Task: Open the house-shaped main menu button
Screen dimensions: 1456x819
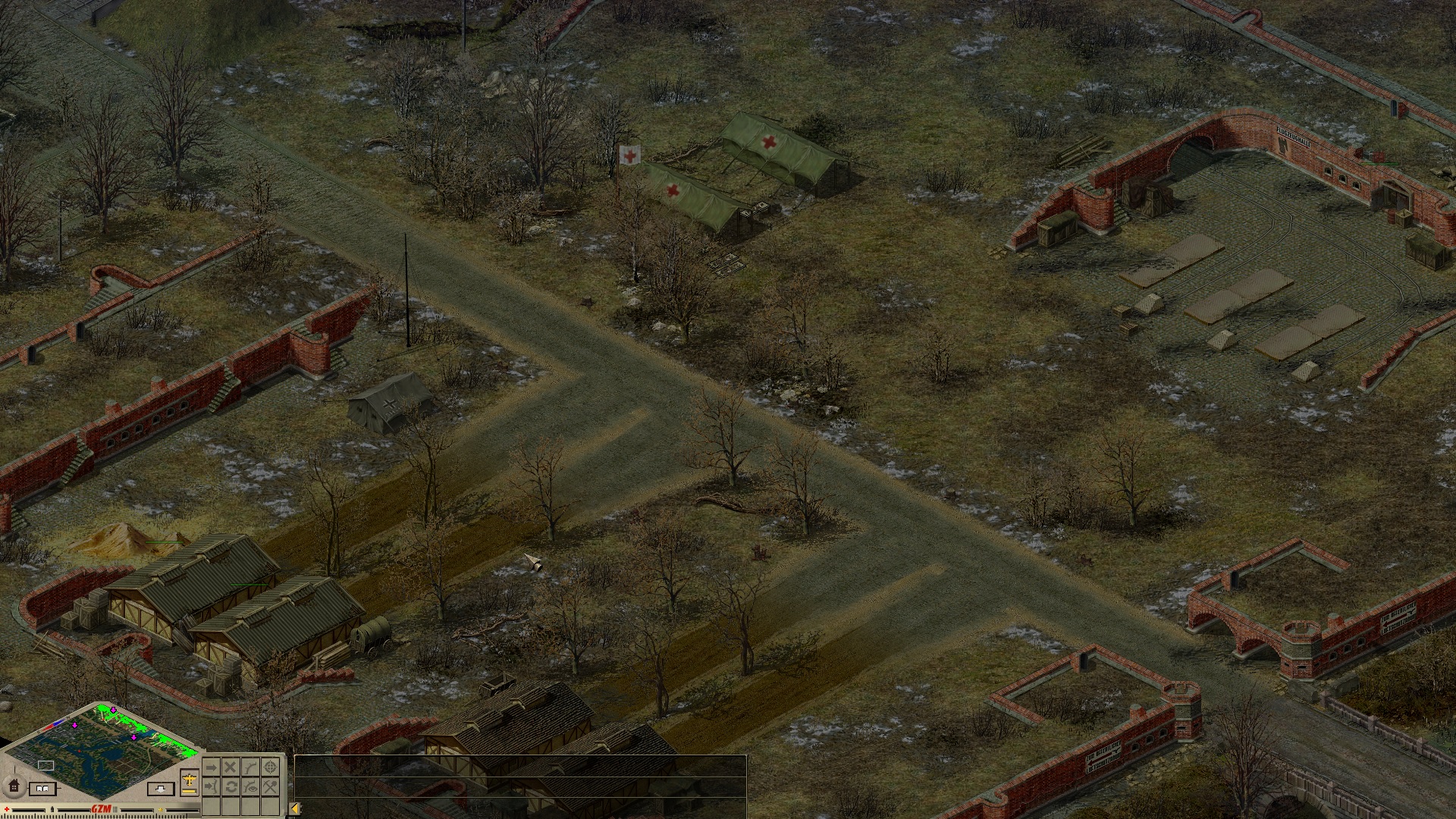Action: [13, 786]
